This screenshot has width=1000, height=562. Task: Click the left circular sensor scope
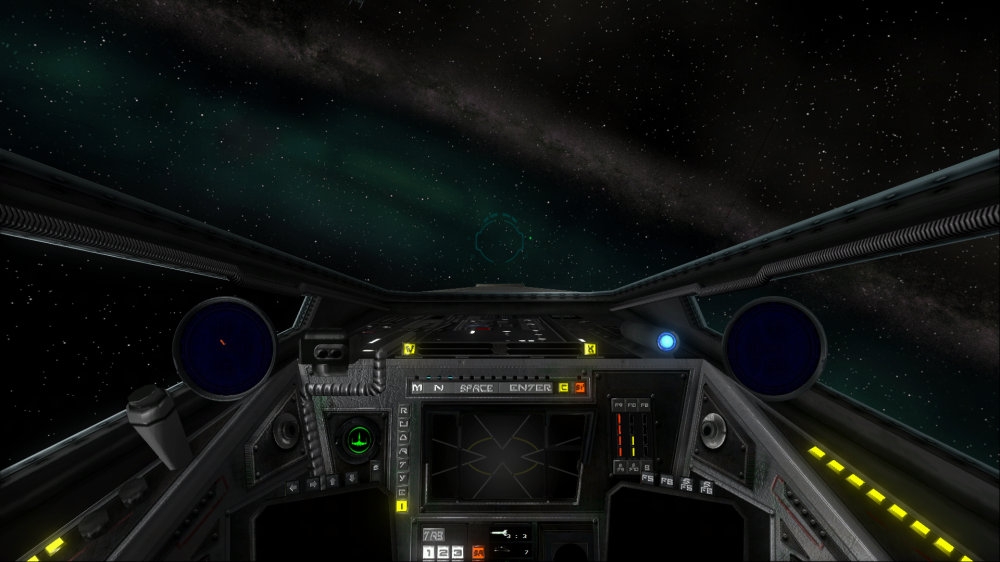tap(224, 348)
